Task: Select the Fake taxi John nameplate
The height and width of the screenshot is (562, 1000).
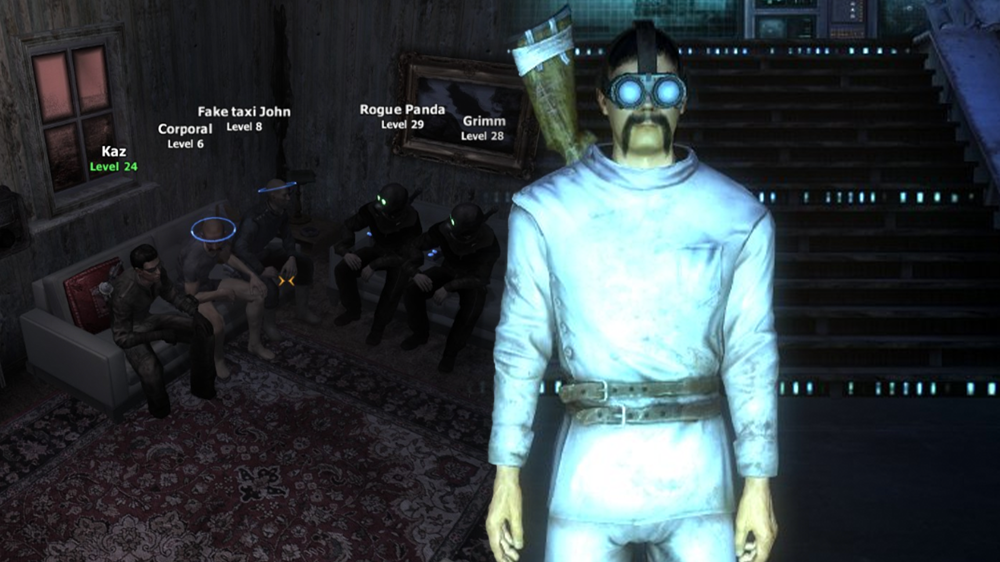Action: [x=244, y=118]
